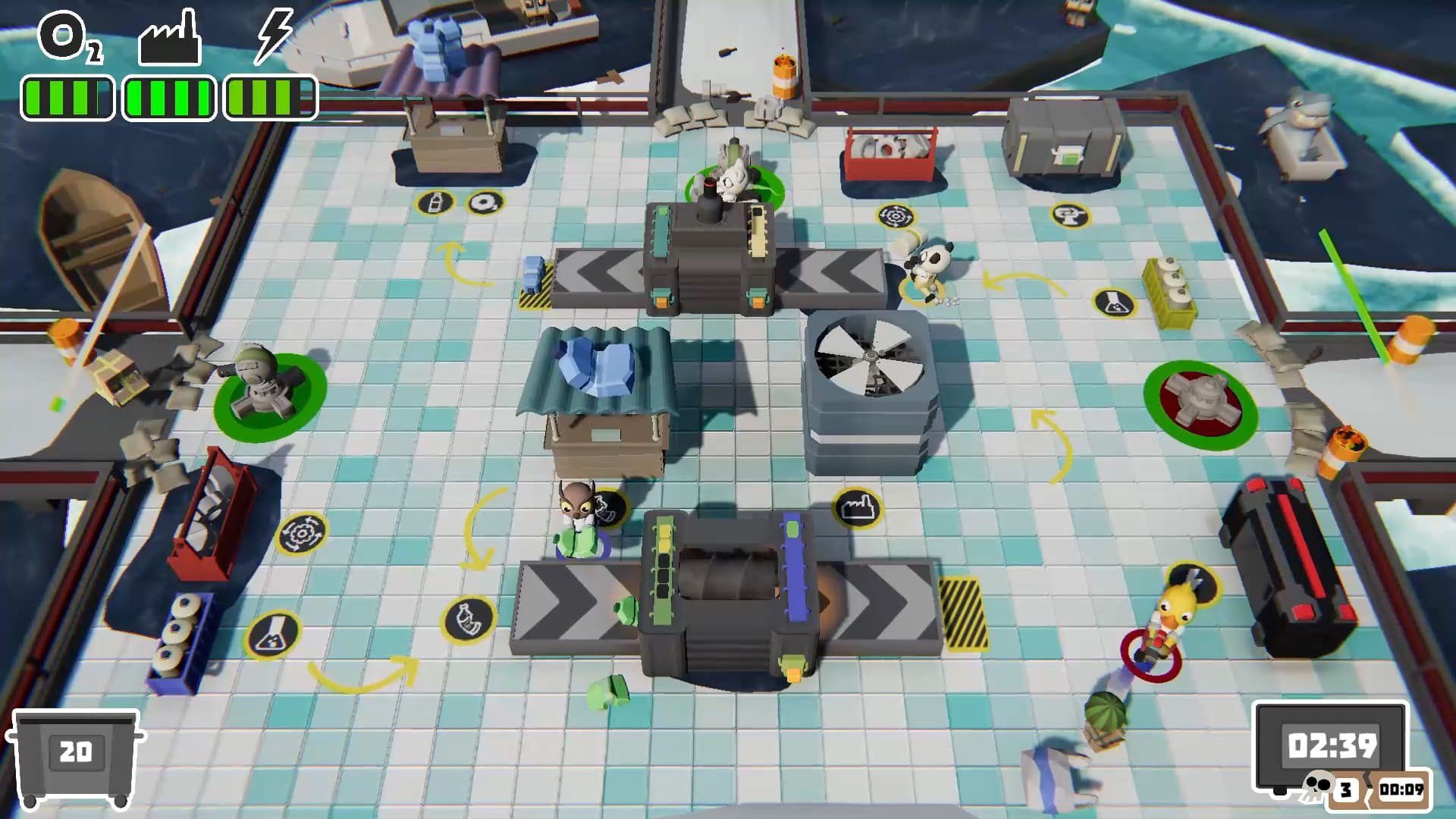Select the factory production icon
This screenshot has height=819, width=1456.
click(169, 38)
